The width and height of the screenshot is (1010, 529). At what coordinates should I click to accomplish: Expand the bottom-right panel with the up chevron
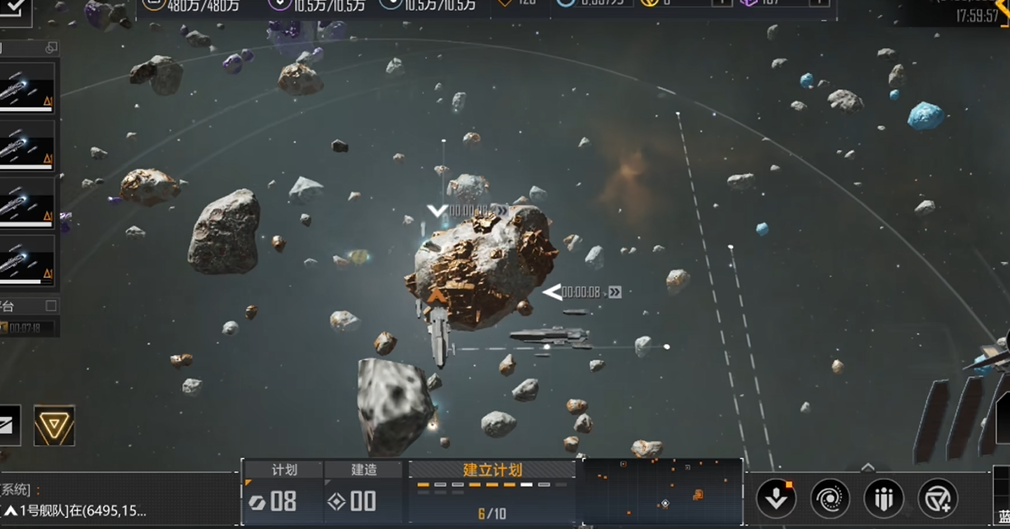(x=867, y=467)
